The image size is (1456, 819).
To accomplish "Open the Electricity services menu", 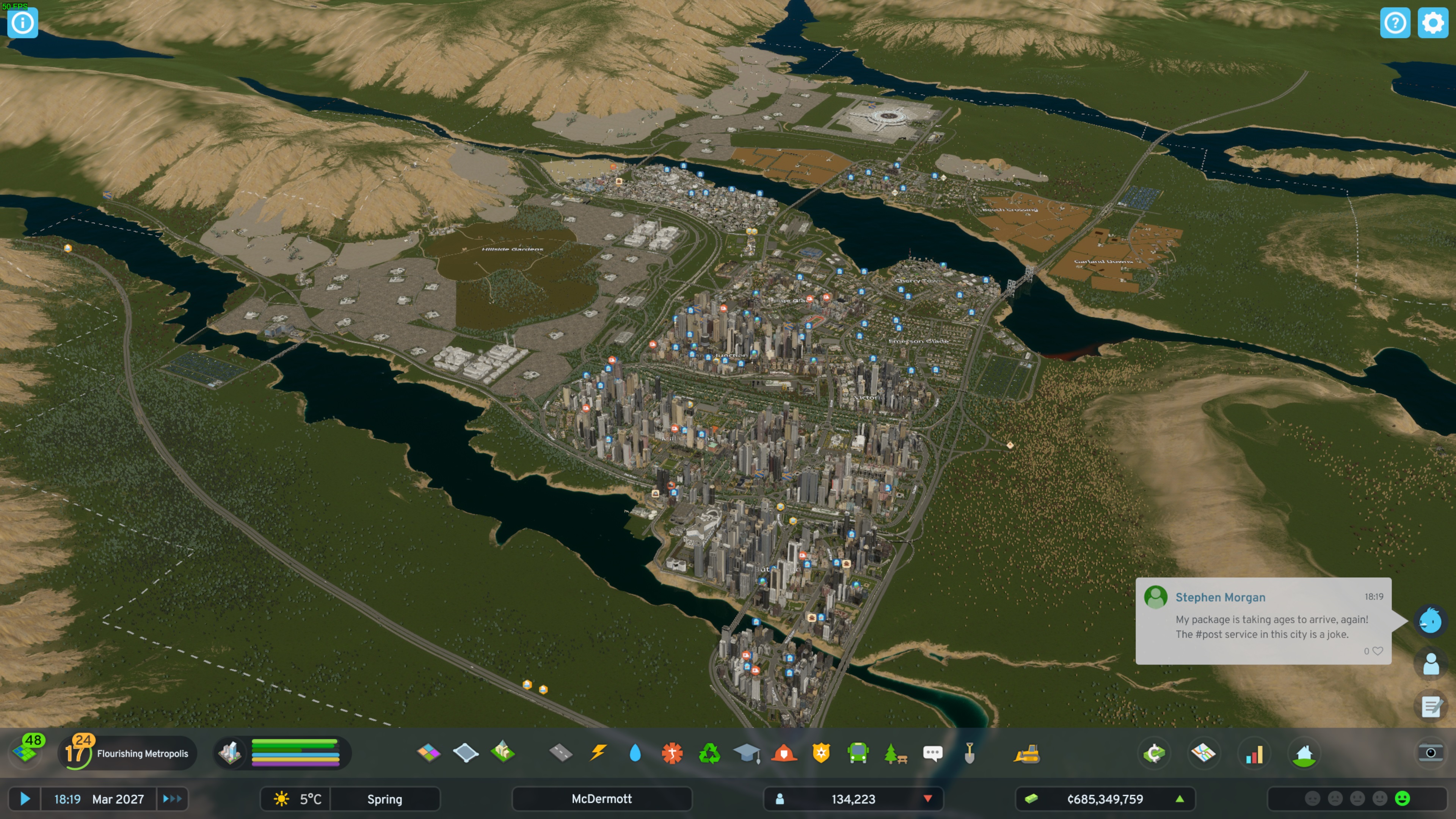I will 598,753.
